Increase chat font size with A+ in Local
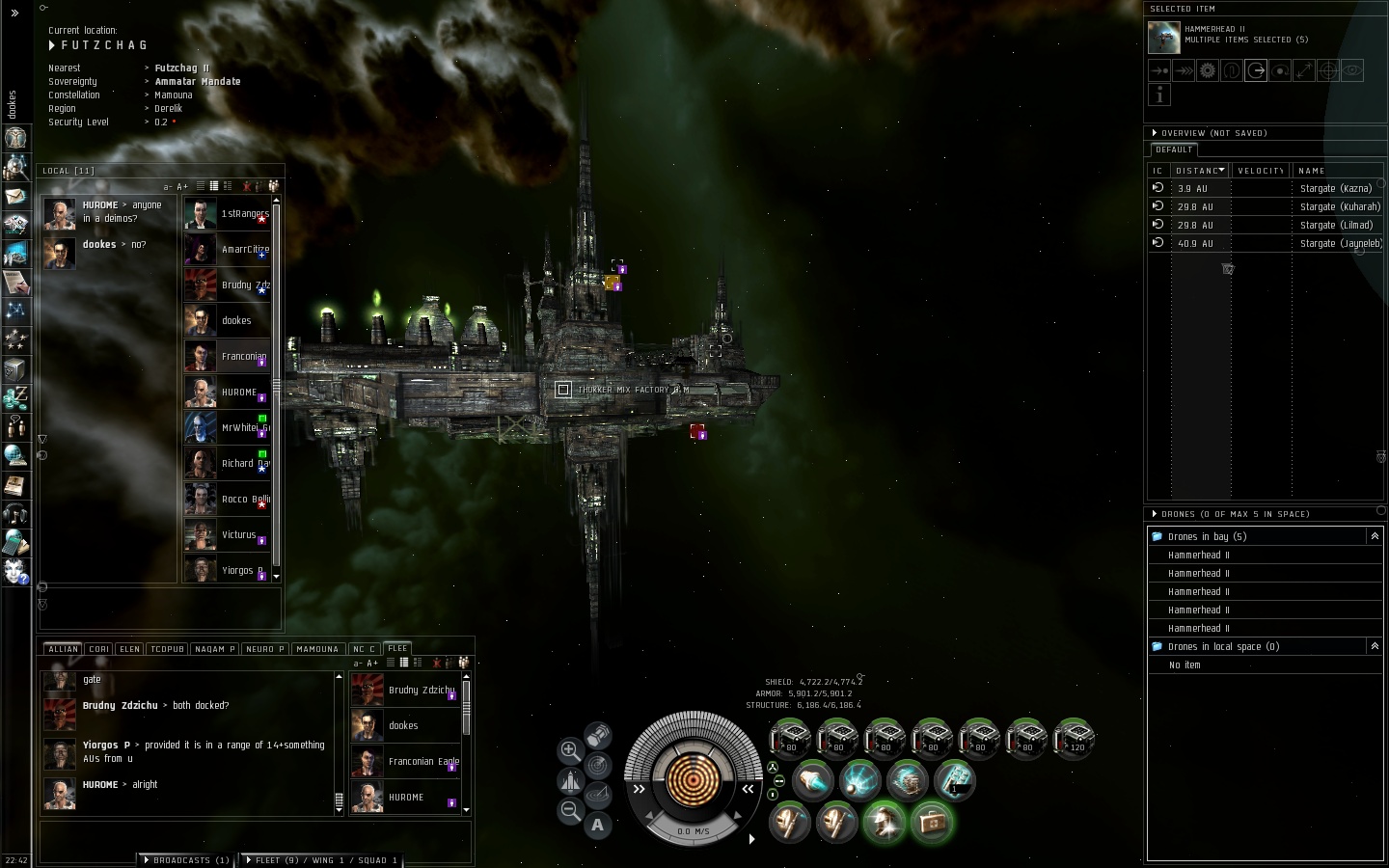Screen dimensions: 1389x868 (182, 186)
